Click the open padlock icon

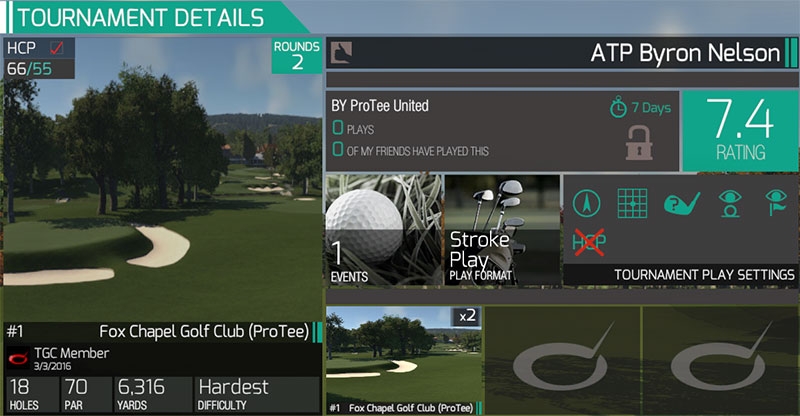[x=639, y=143]
